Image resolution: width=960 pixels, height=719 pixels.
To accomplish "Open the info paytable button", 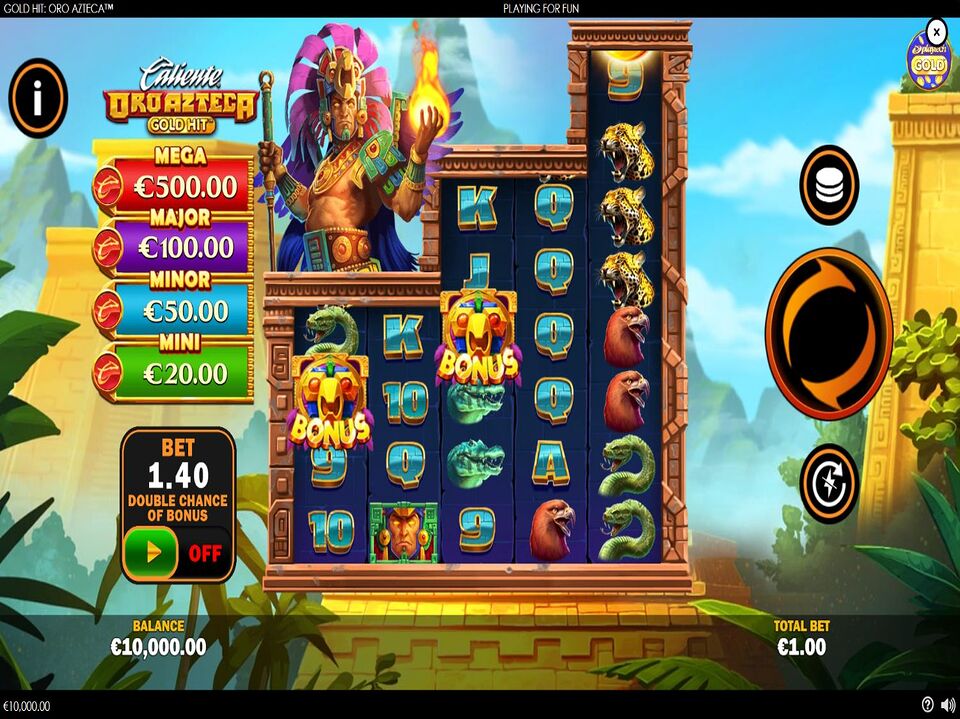I will 38,98.
